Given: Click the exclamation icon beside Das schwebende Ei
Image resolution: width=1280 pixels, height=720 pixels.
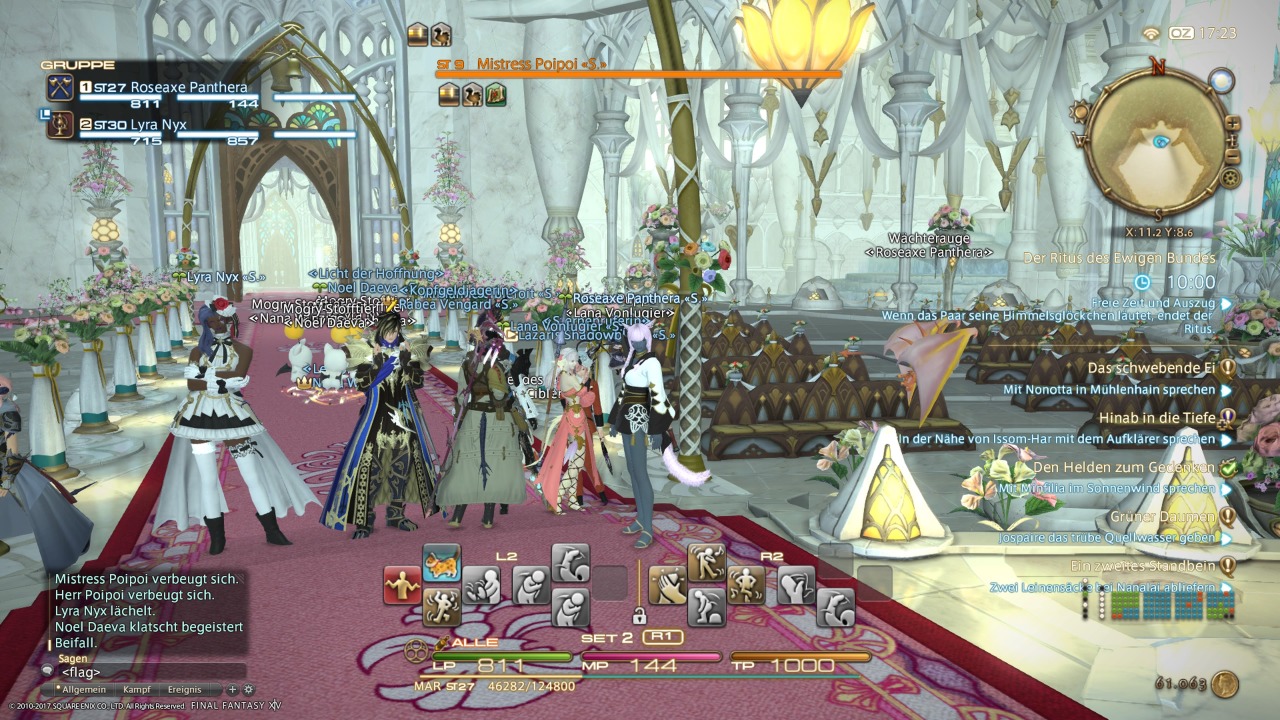Looking at the screenshot, I should click(1226, 366).
